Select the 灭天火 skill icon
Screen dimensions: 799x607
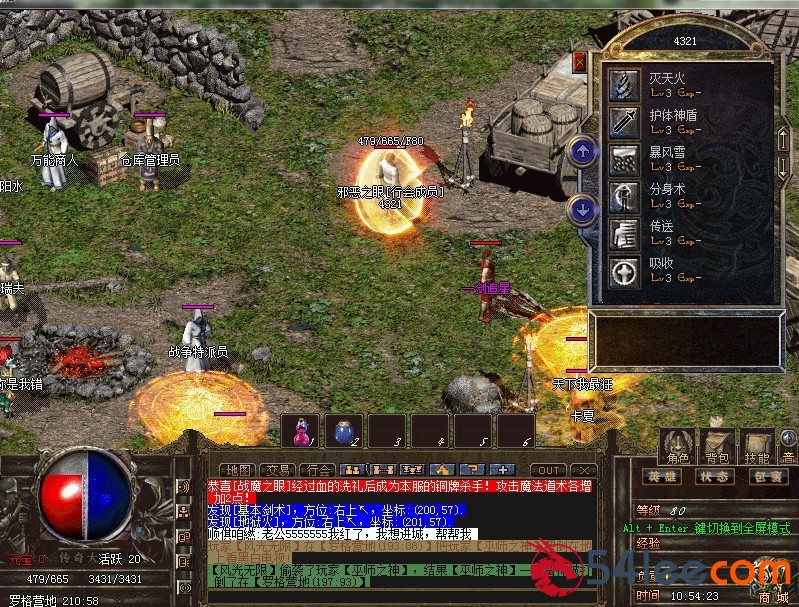coord(626,85)
